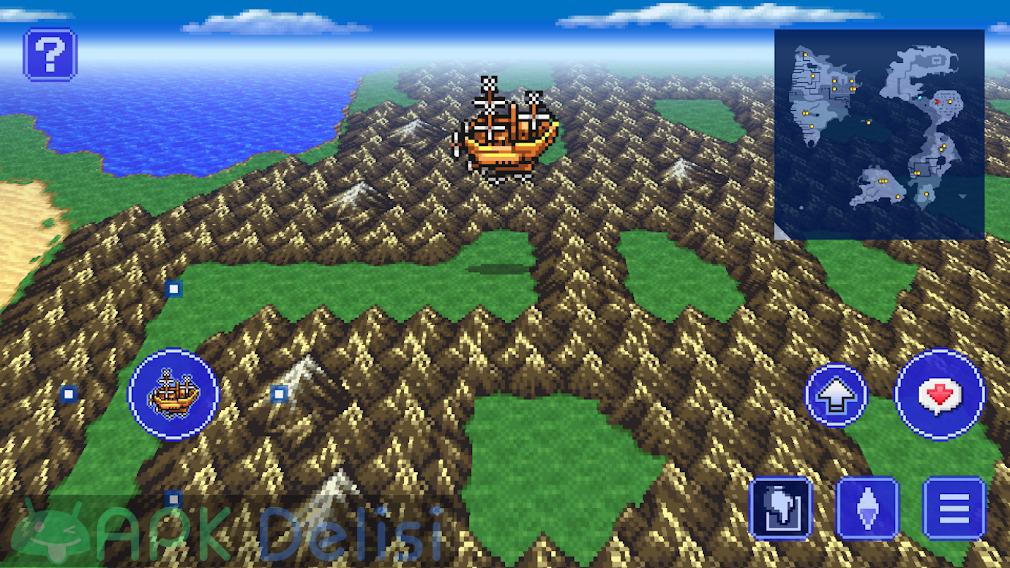This screenshot has width=1010, height=568.
Task: Tap the airship control icon
Action: point(174,393)
